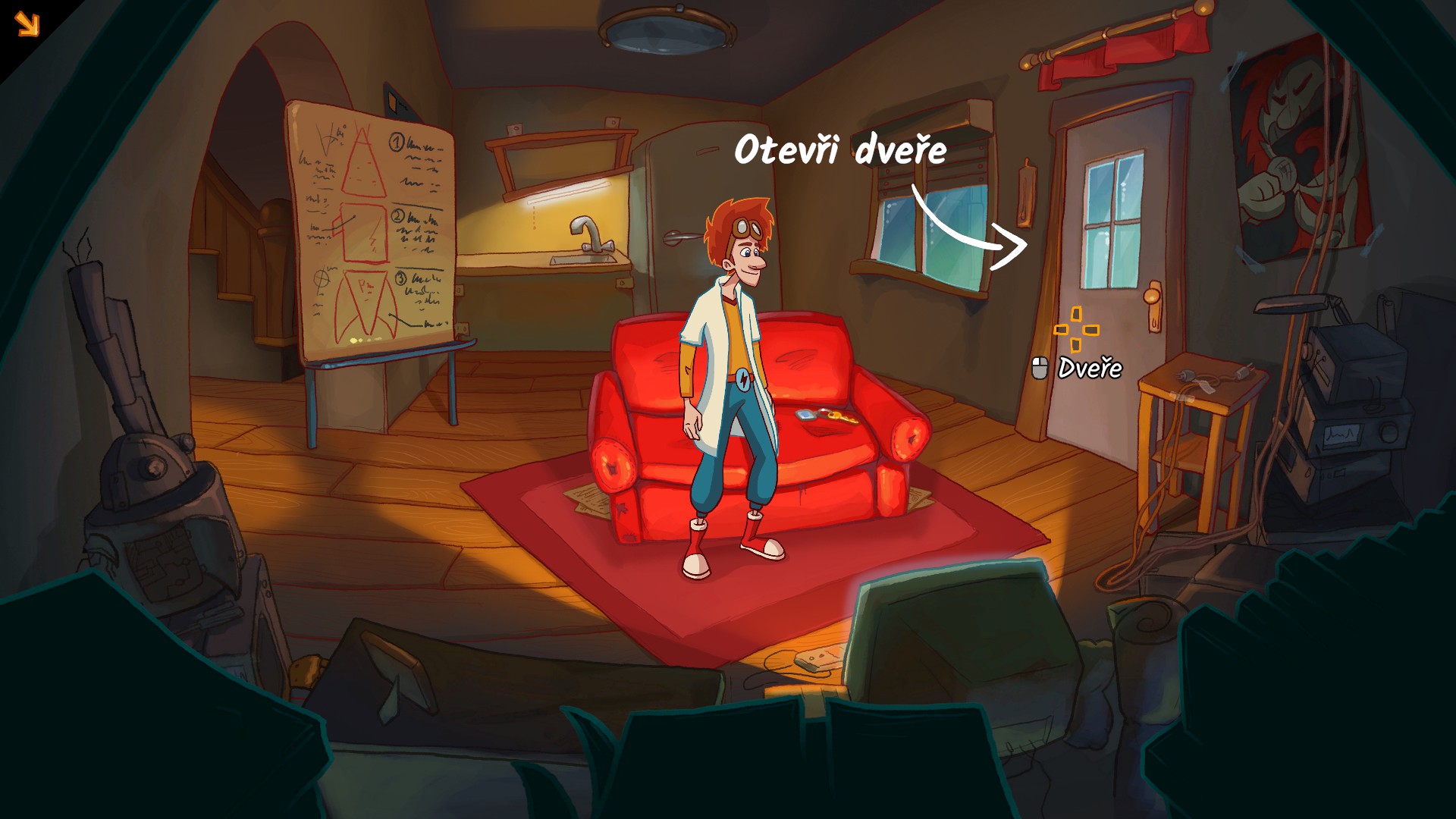Click the 'Otevři dveře' instruction text
The image size is (1456, 819).
[841, 150]
